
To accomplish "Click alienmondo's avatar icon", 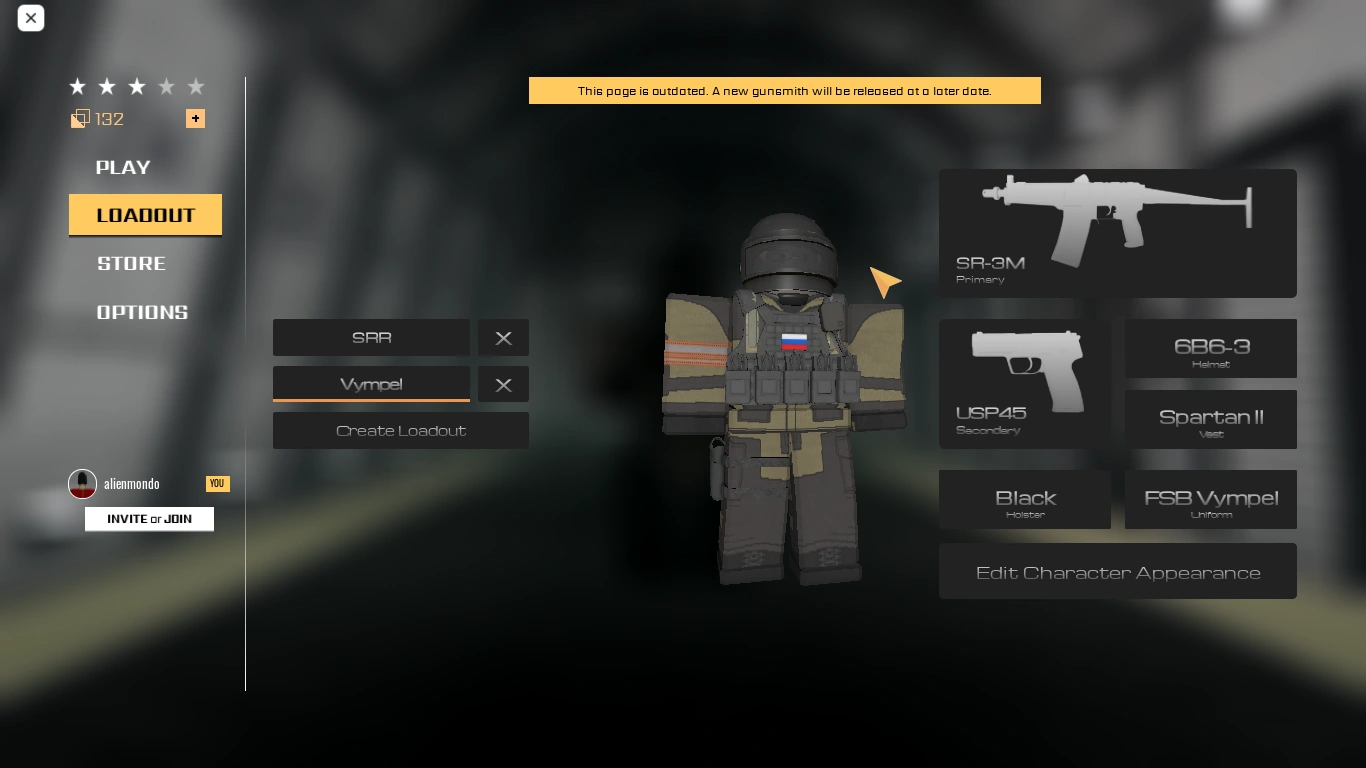I will point(83,484).
